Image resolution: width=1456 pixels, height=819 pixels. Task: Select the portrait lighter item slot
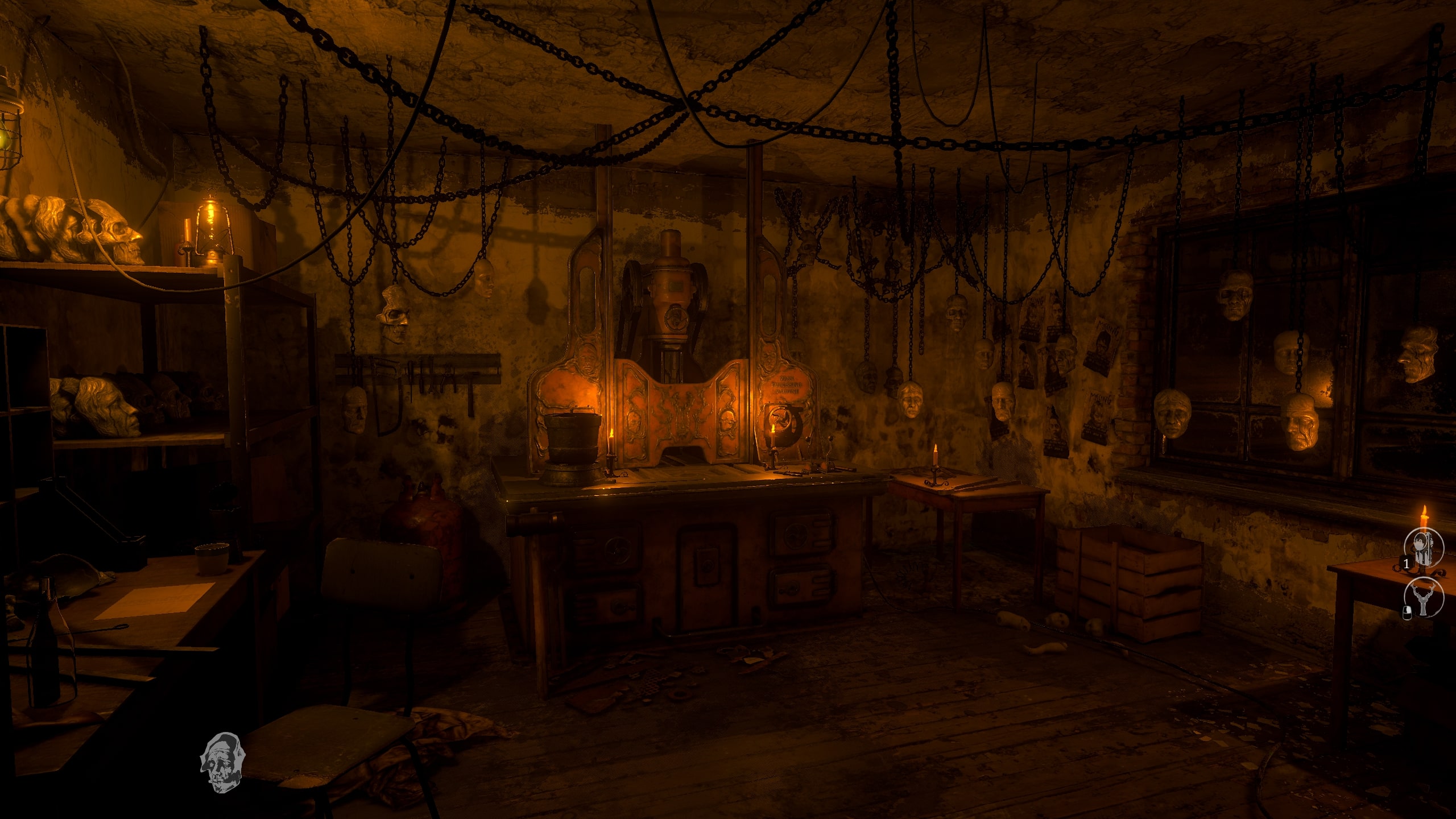click(x=1424, y=548)
